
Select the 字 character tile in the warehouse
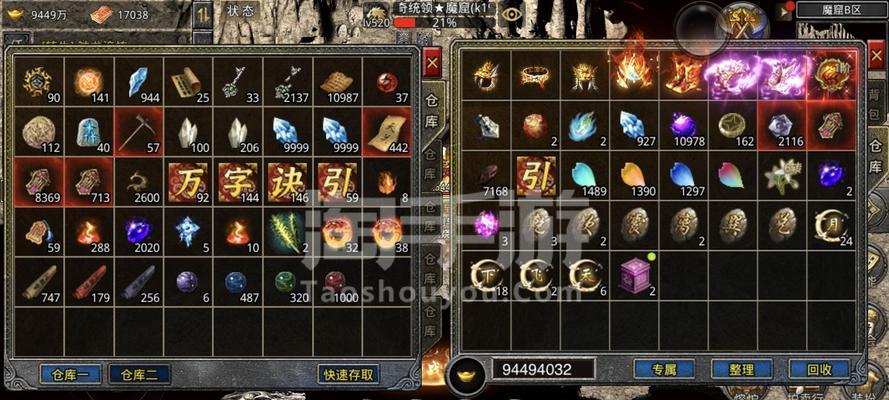238,181
